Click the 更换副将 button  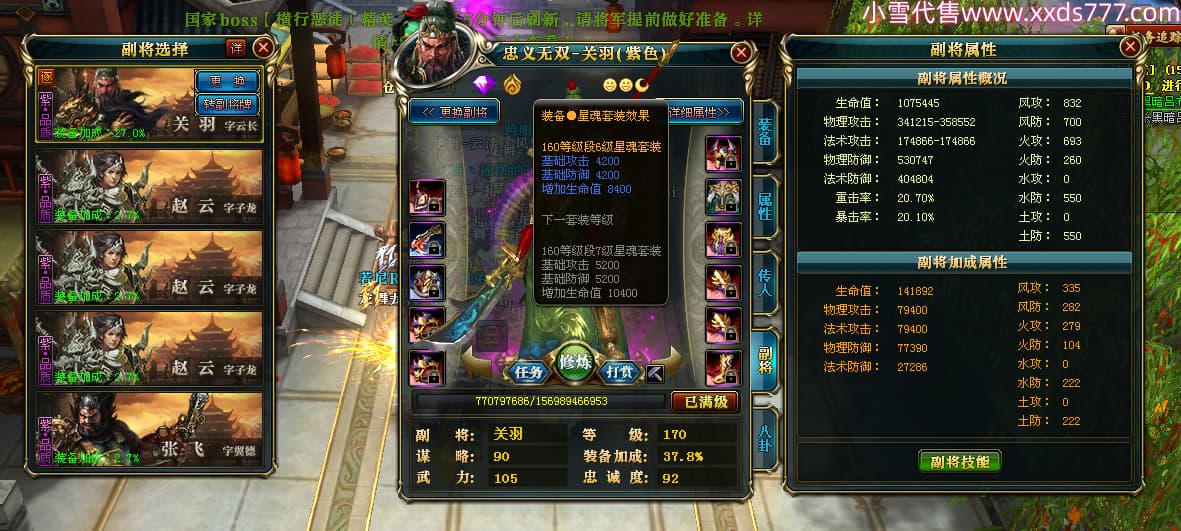454,112
